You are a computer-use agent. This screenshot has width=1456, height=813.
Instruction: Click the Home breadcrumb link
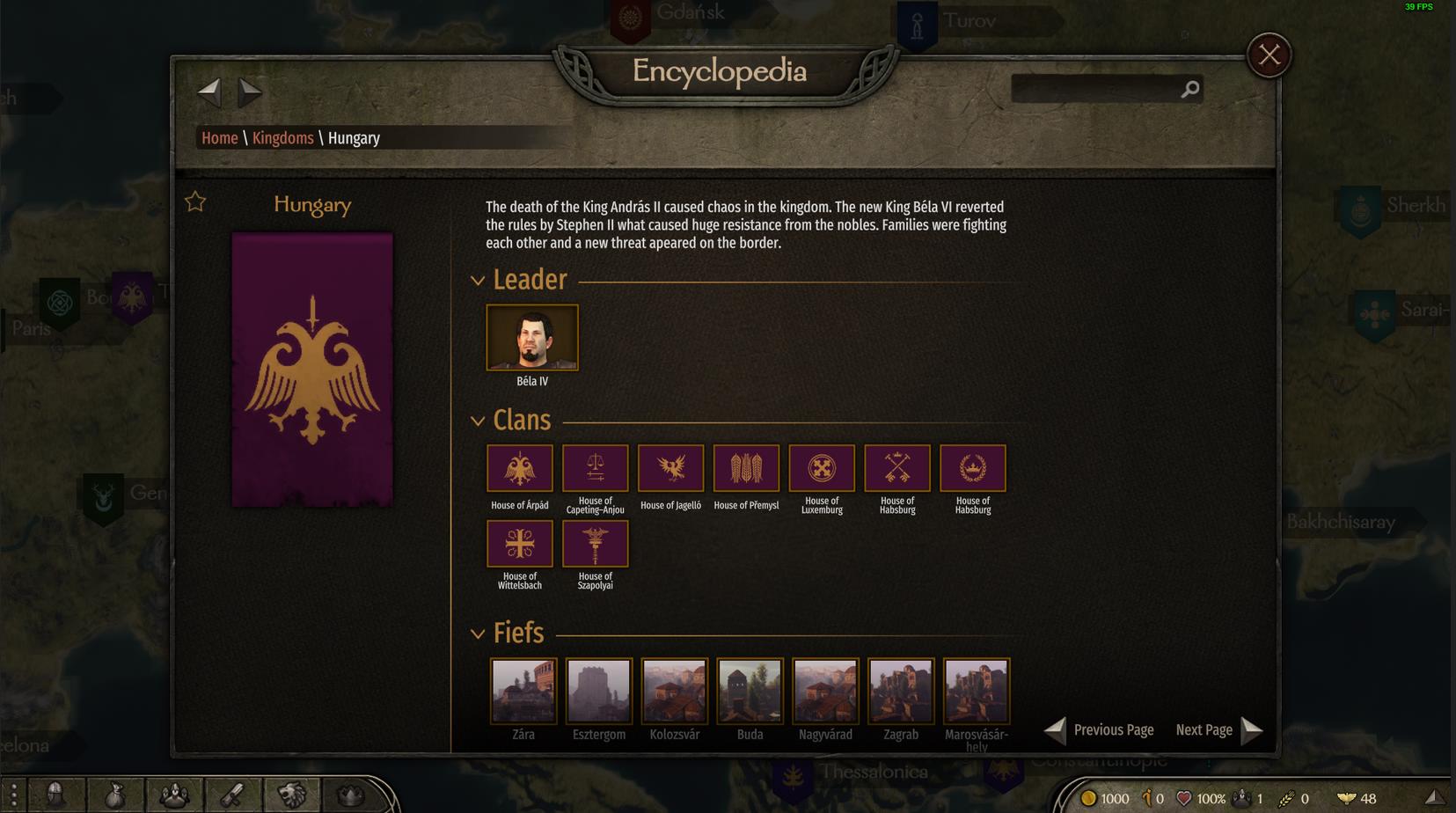pyautogui.click(x=219, y=138)
